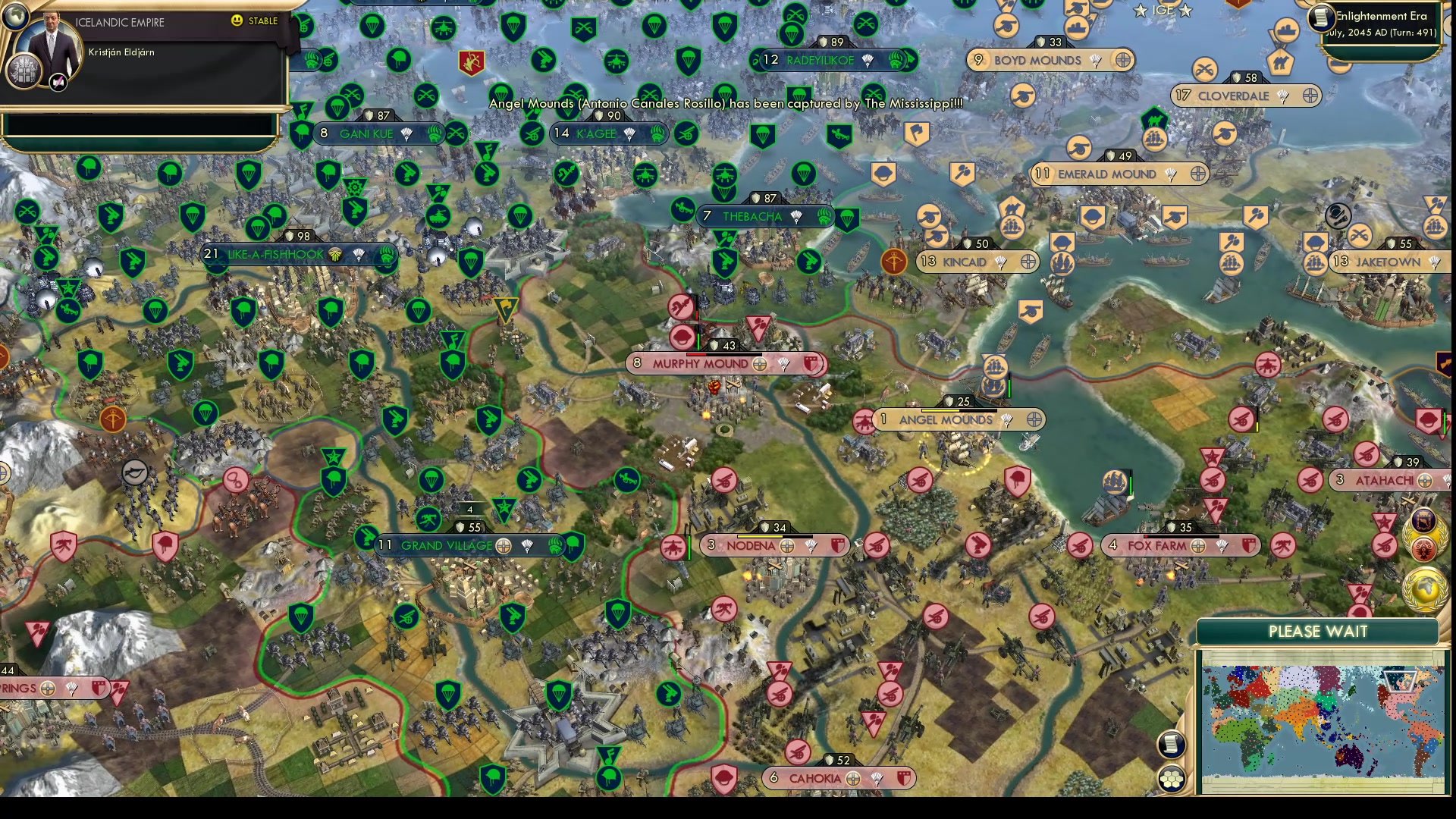Click Murphy Mound's red health bar

(698, 354)
